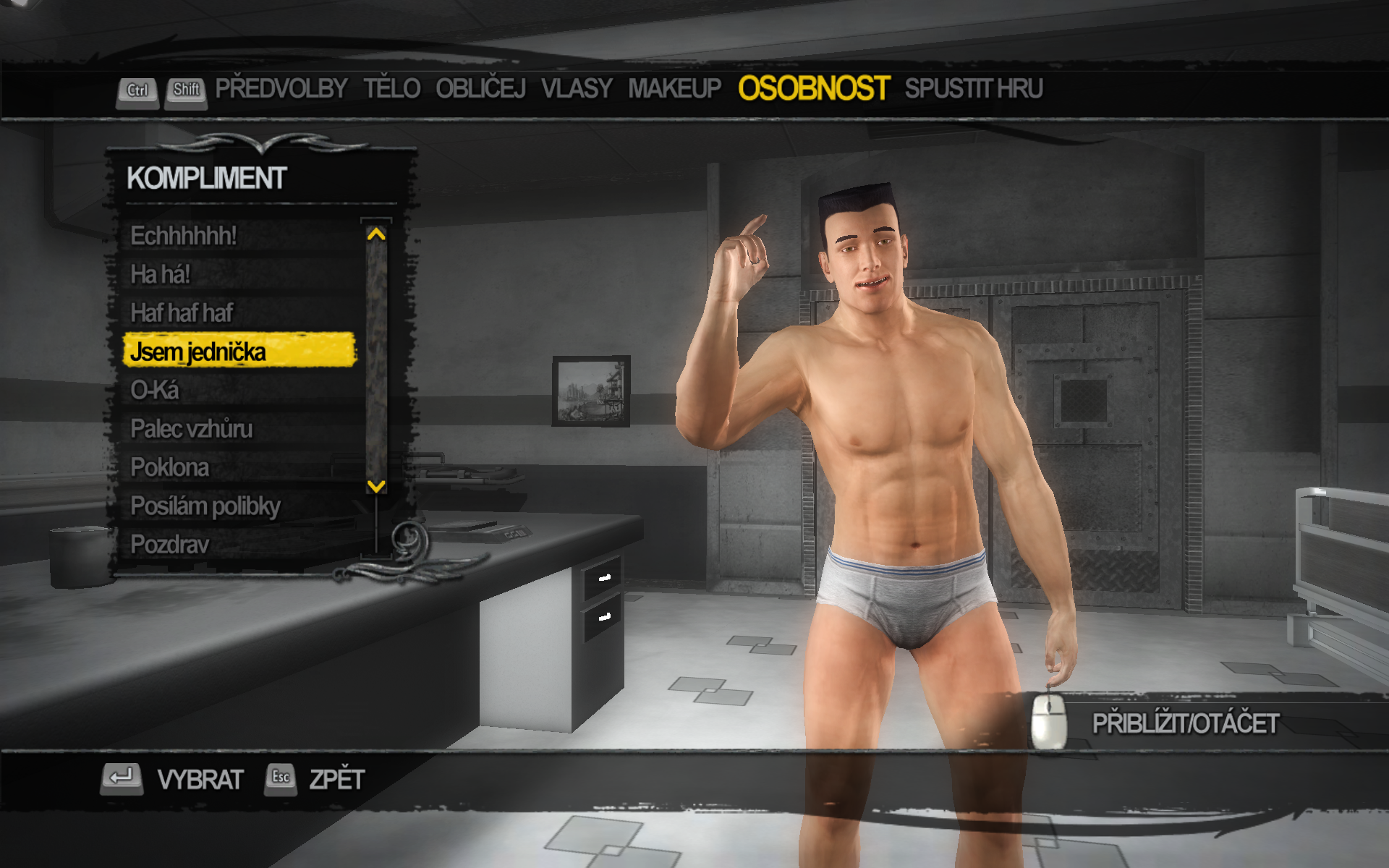1389x868 pixels.
Task: Choose the O-Ká compliment
Action: click(x=154, y=391)
